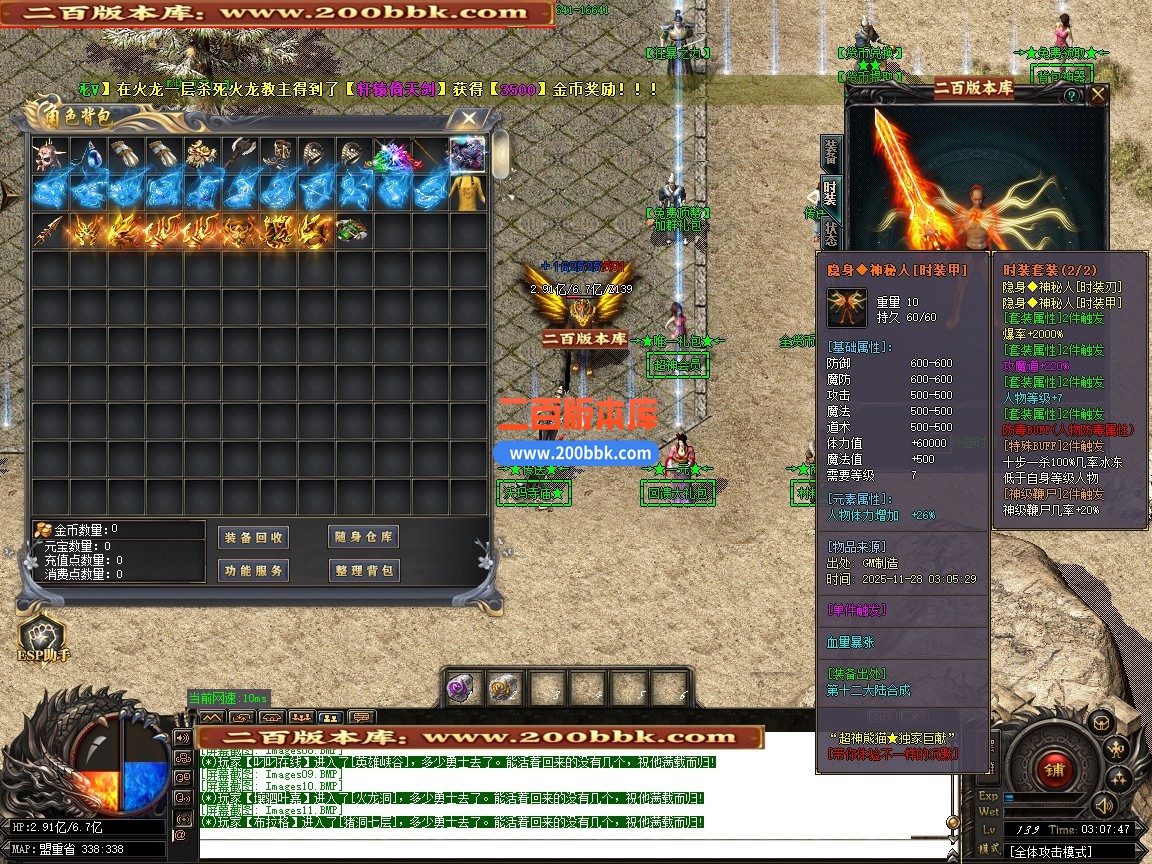Open the ESP助手 assistant
The image size is (1152, 864).
click(x=42, y=637)
